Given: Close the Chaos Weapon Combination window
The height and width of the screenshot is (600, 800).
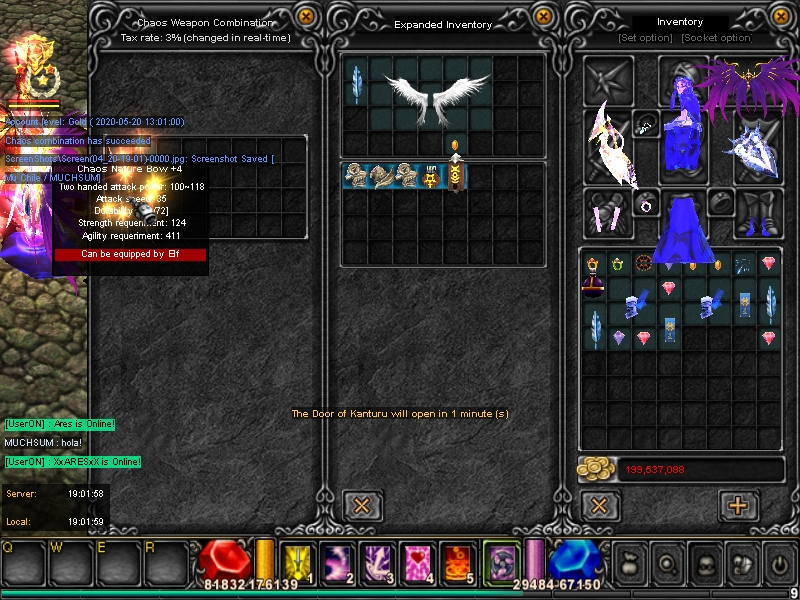Looking at the screenshot, I should click(307, 16).
